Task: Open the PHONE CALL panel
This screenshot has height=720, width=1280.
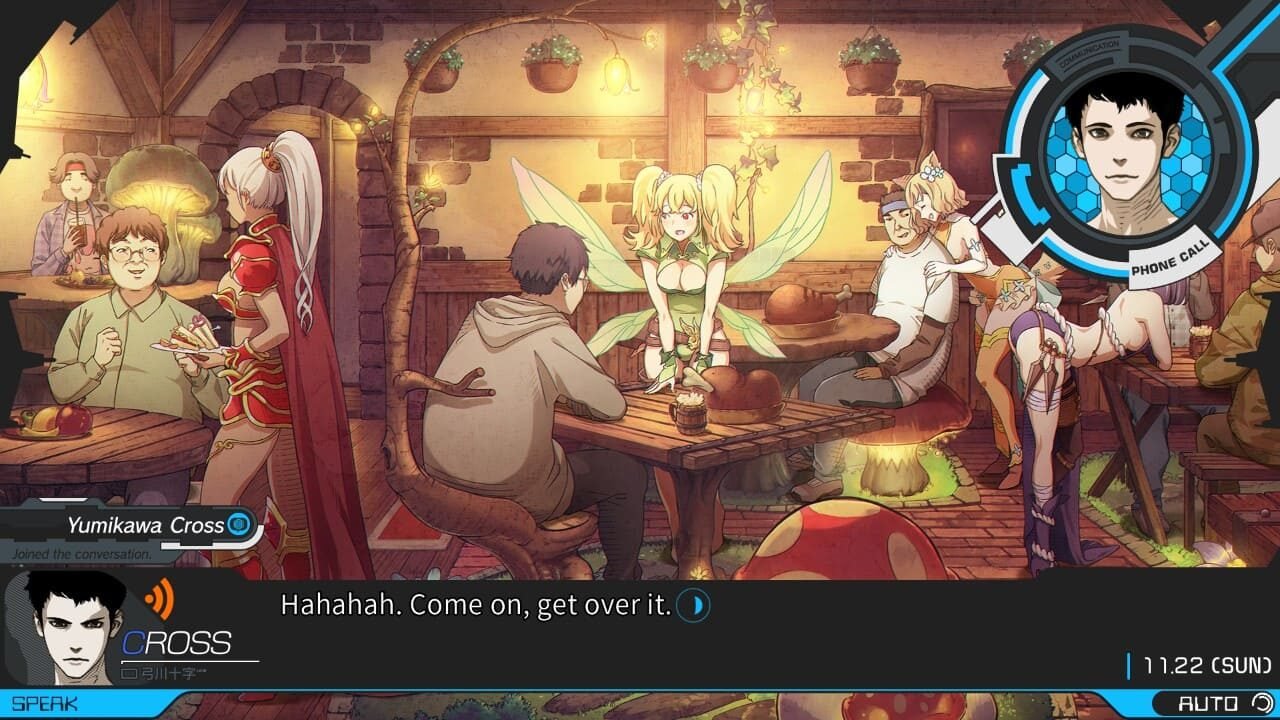Action: (x=1168, y=259)
